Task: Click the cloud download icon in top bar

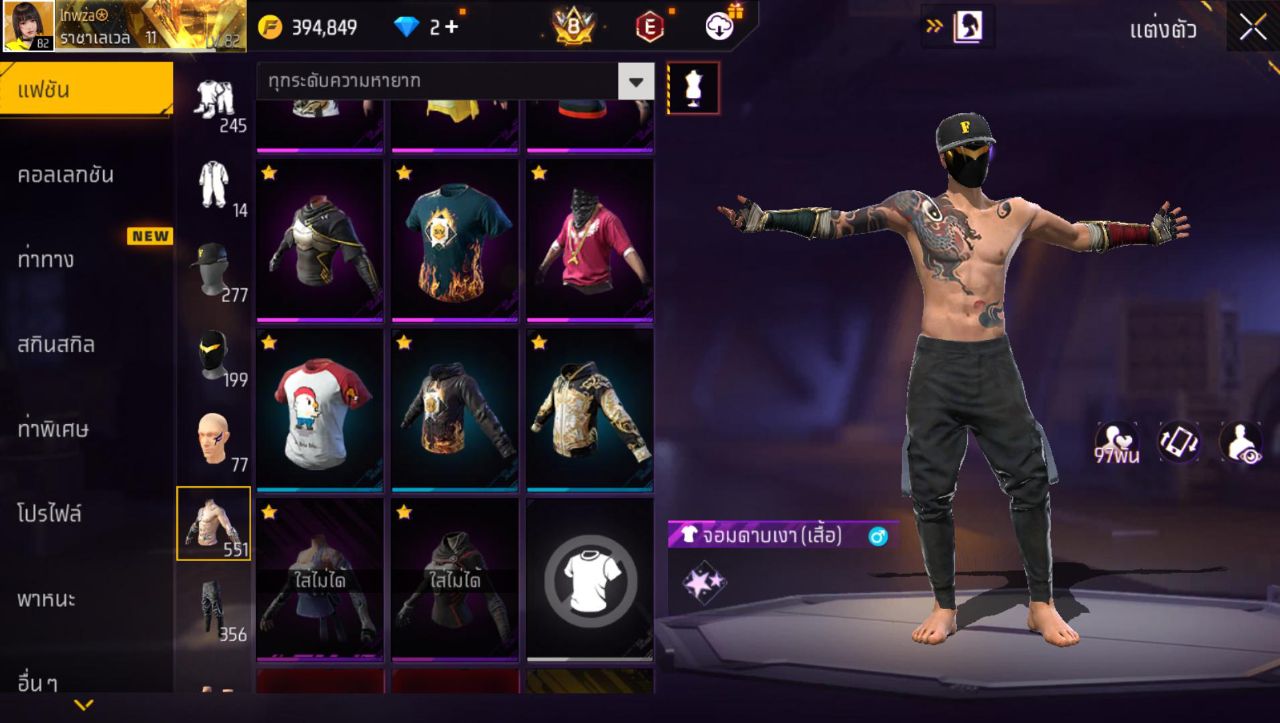Action: [718, 27]
